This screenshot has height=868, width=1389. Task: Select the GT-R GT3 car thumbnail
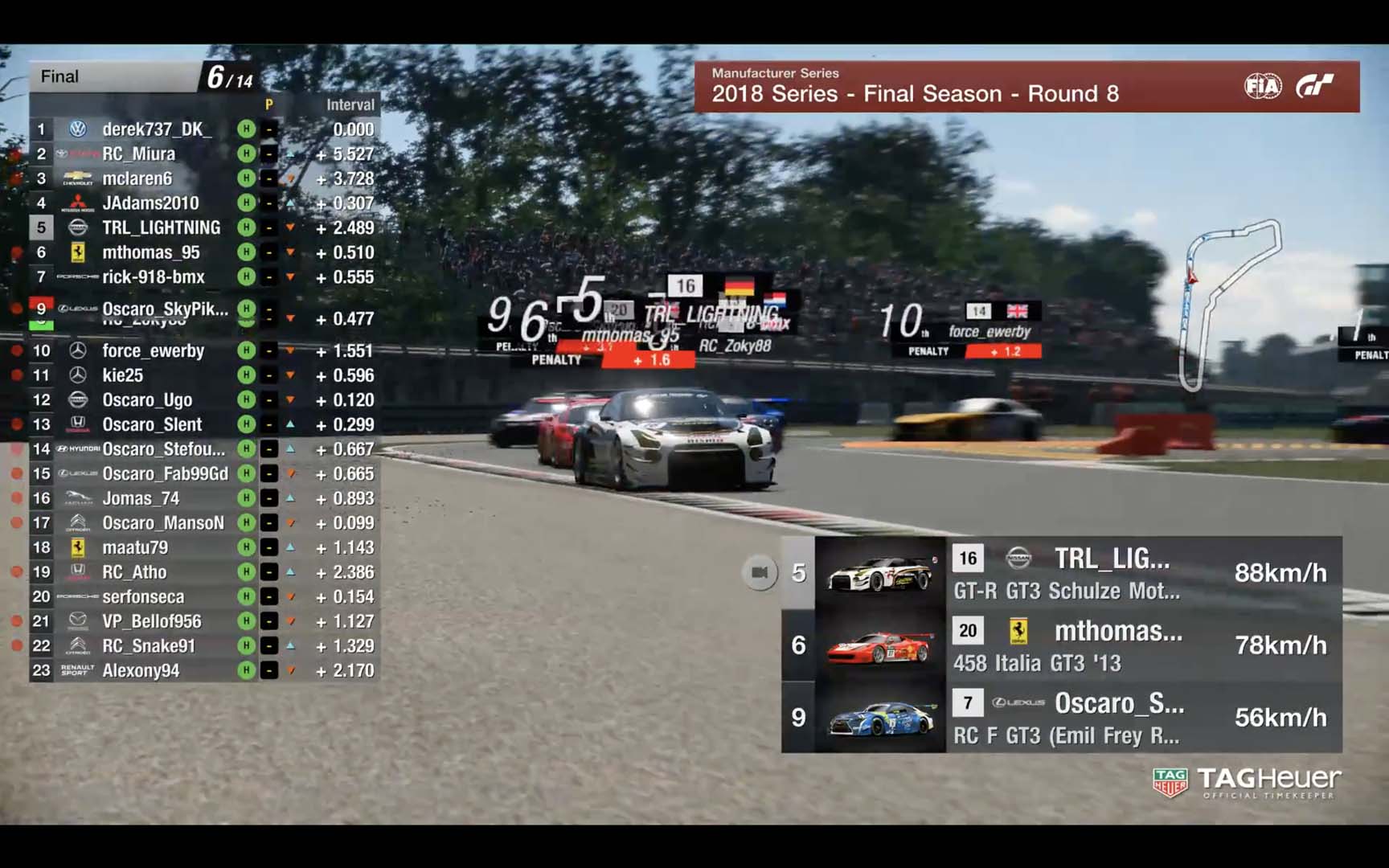880,573
